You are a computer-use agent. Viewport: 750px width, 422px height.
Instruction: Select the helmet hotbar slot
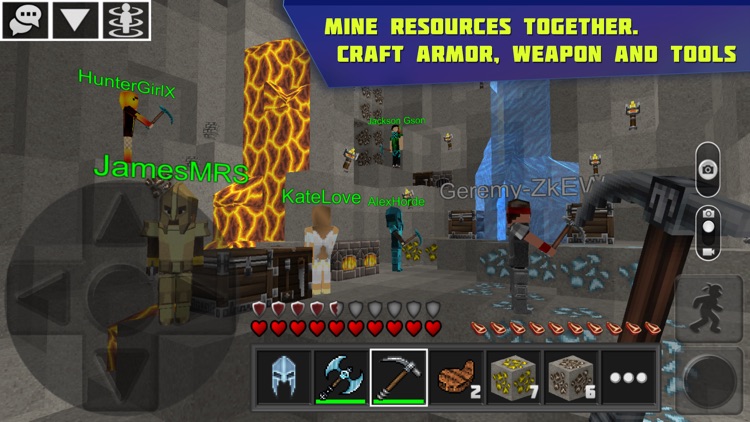[284, 377]
